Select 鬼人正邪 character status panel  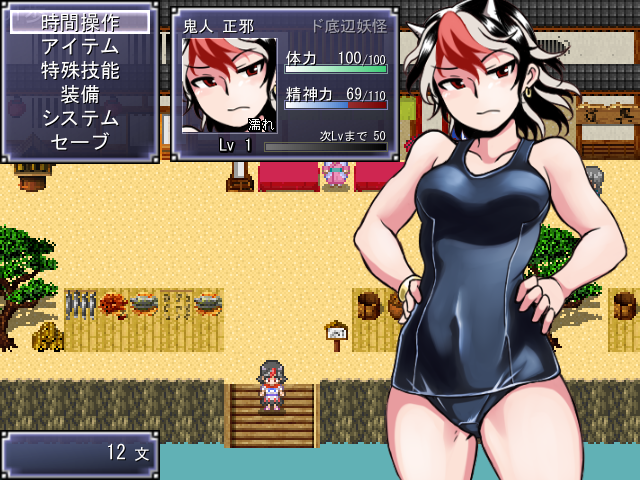tap(285, 85)
